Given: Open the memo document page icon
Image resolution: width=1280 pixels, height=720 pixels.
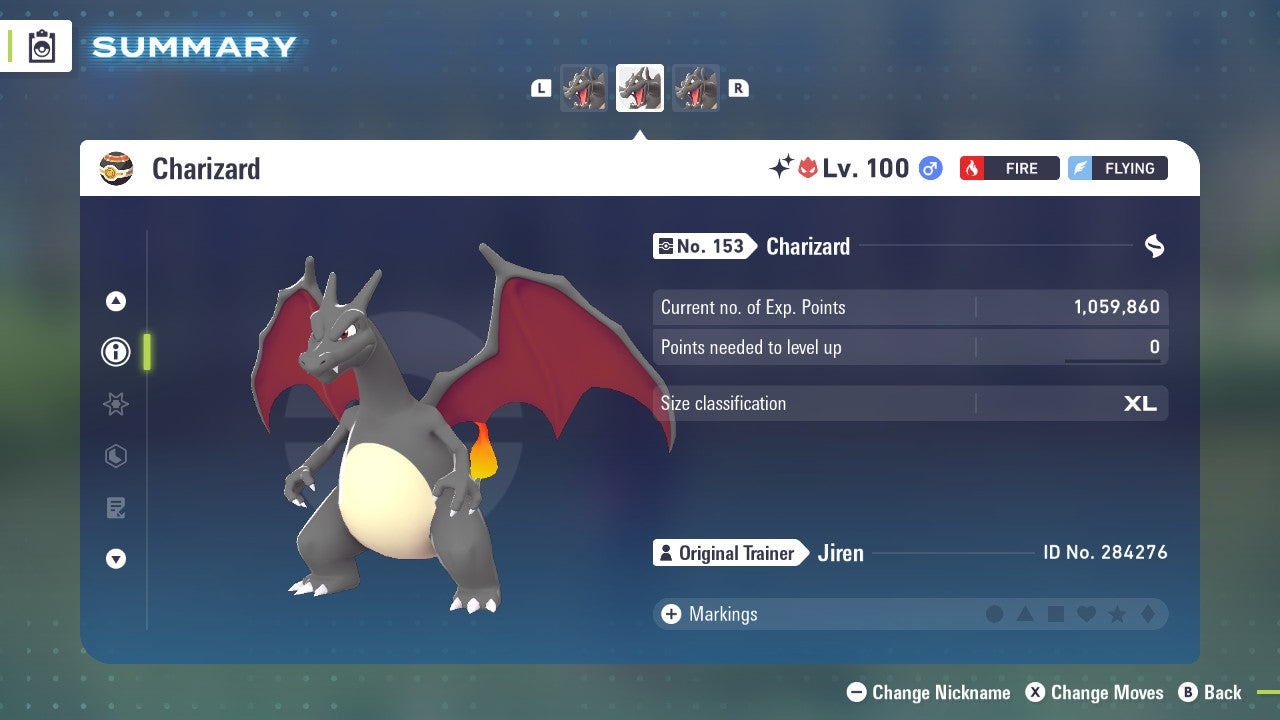Looking at the screenshot, I should point(115,508).
